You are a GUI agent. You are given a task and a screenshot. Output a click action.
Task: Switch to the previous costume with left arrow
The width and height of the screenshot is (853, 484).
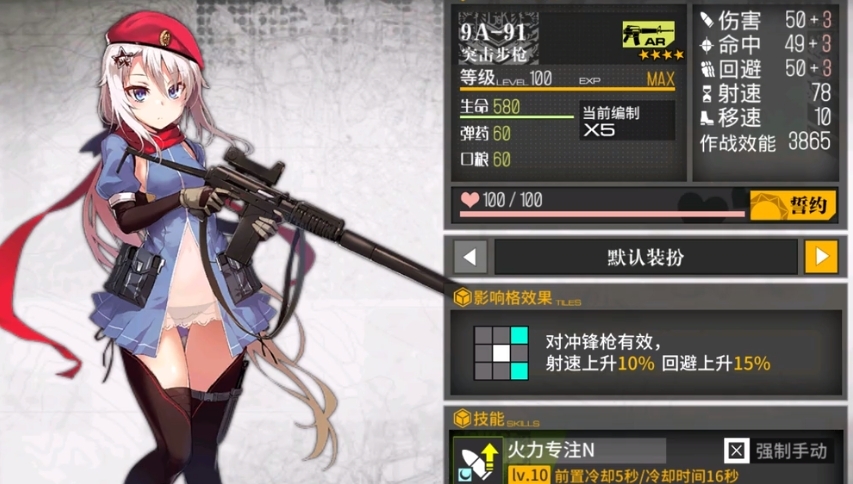pyautogui.click(x=470, y=257)
